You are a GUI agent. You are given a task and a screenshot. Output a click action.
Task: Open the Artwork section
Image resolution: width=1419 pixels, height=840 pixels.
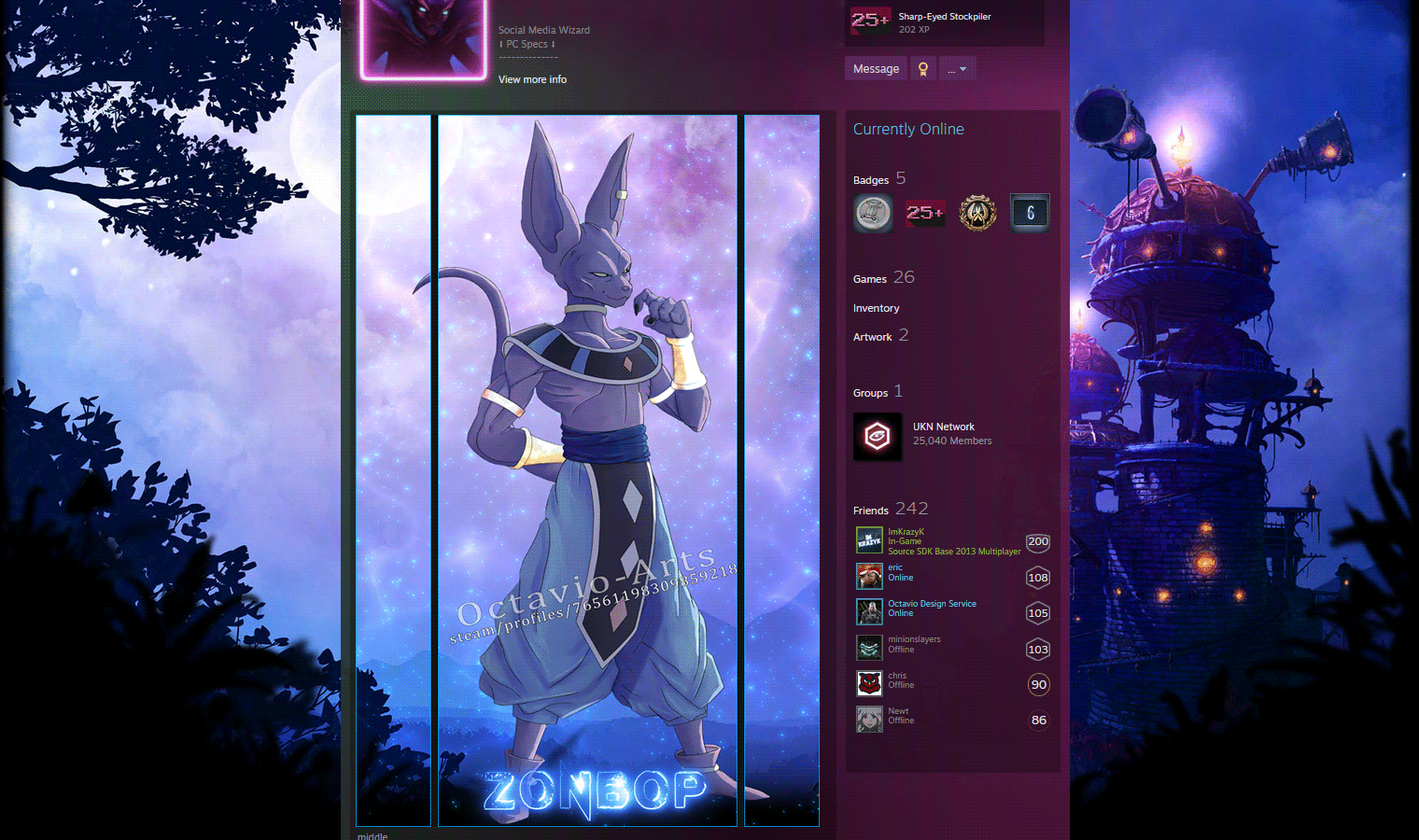point(872,336)
